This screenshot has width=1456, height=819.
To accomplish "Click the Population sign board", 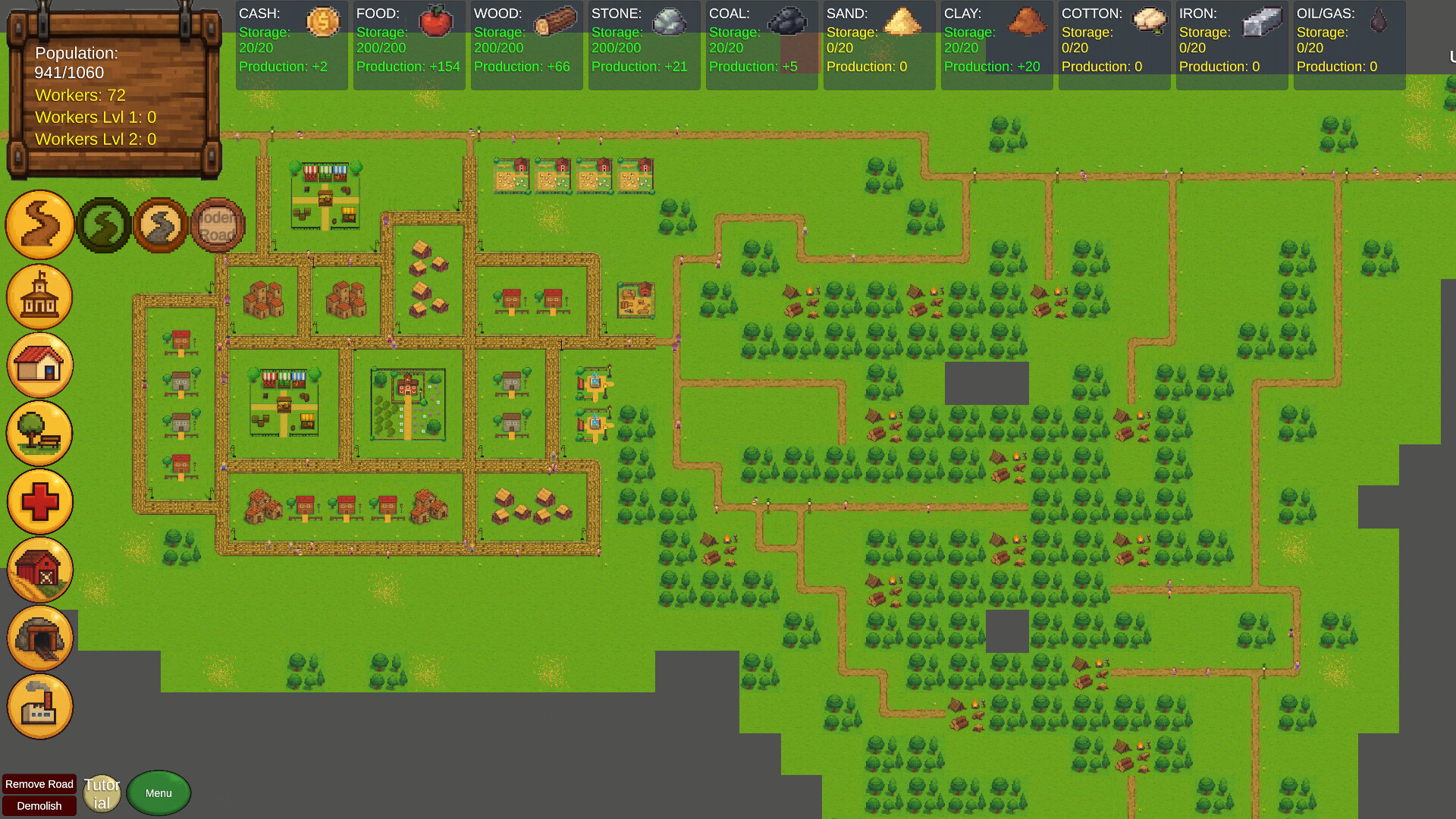I will click(x=112, y=95).
